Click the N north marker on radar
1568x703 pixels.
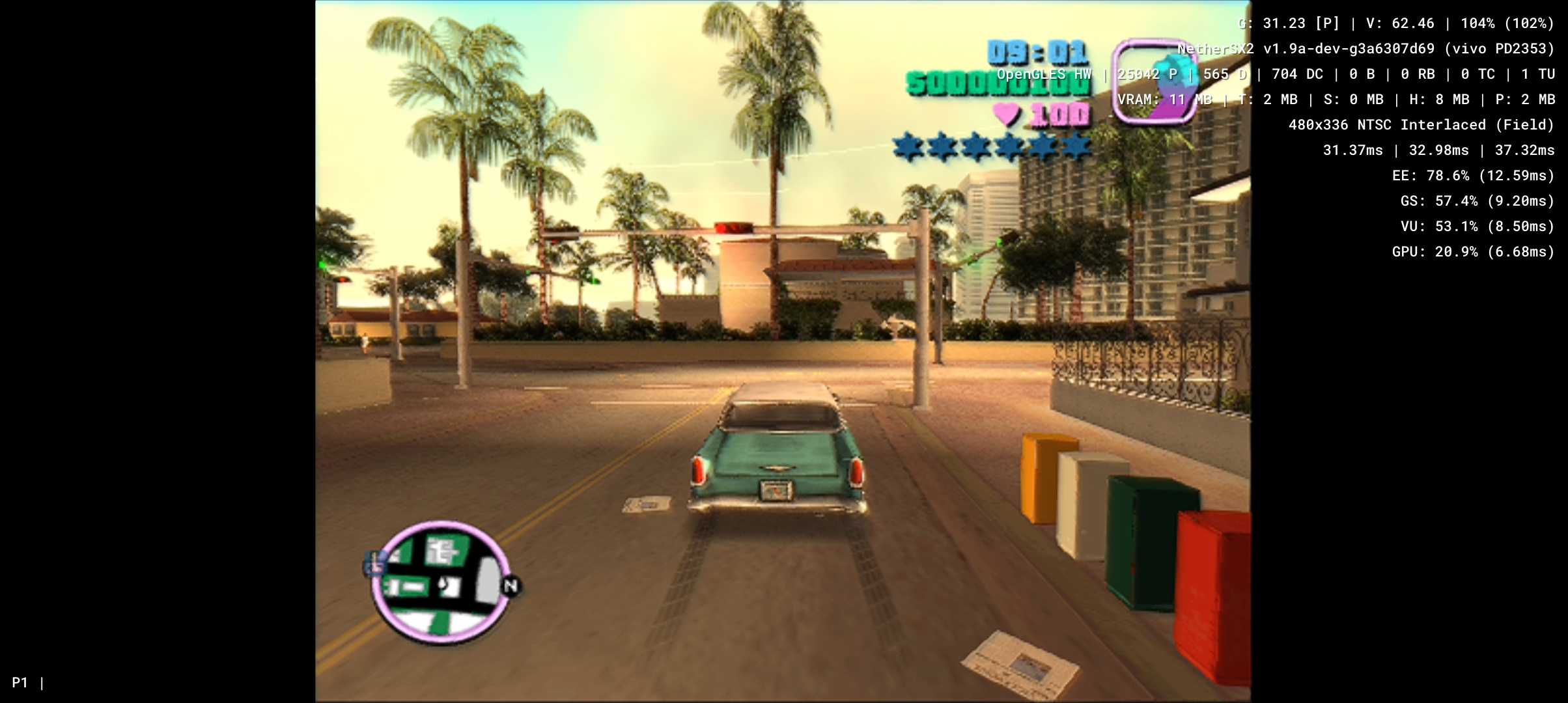(x=511, y=586)
